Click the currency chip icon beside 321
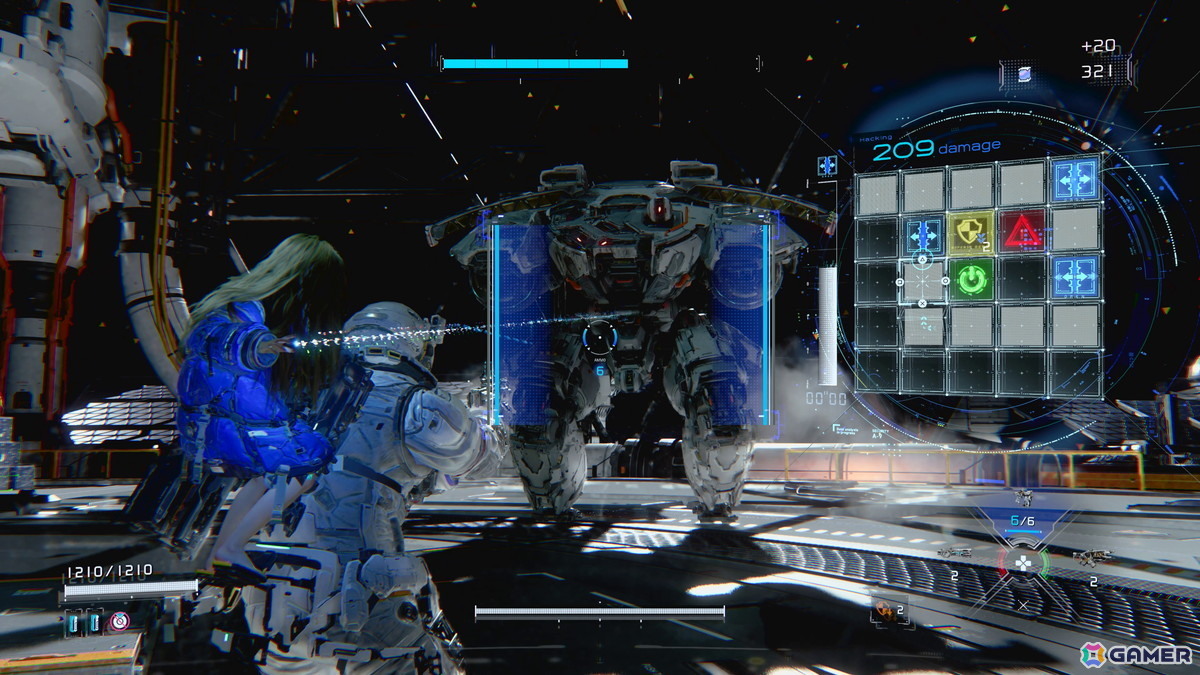Viewport: 1200px width, 675px height. (1024, 73)
